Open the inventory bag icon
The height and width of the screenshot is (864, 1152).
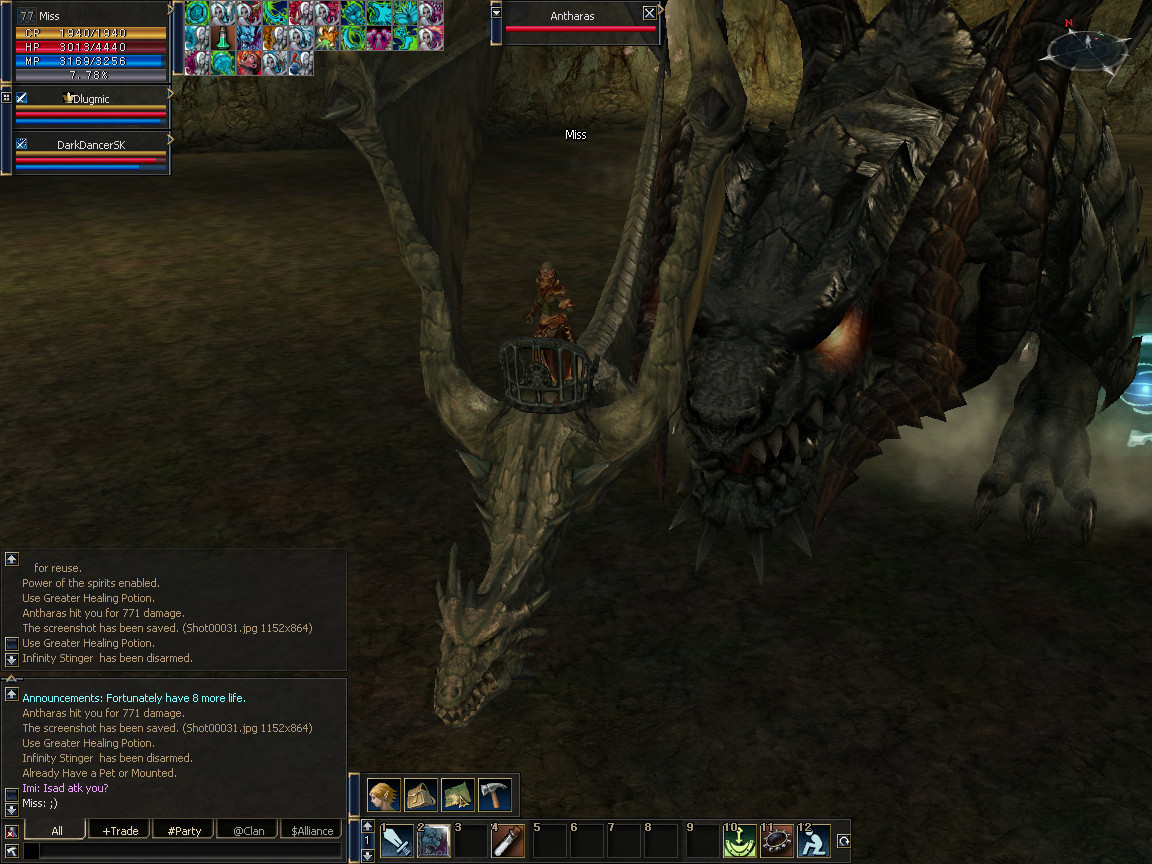click(421, 794)
